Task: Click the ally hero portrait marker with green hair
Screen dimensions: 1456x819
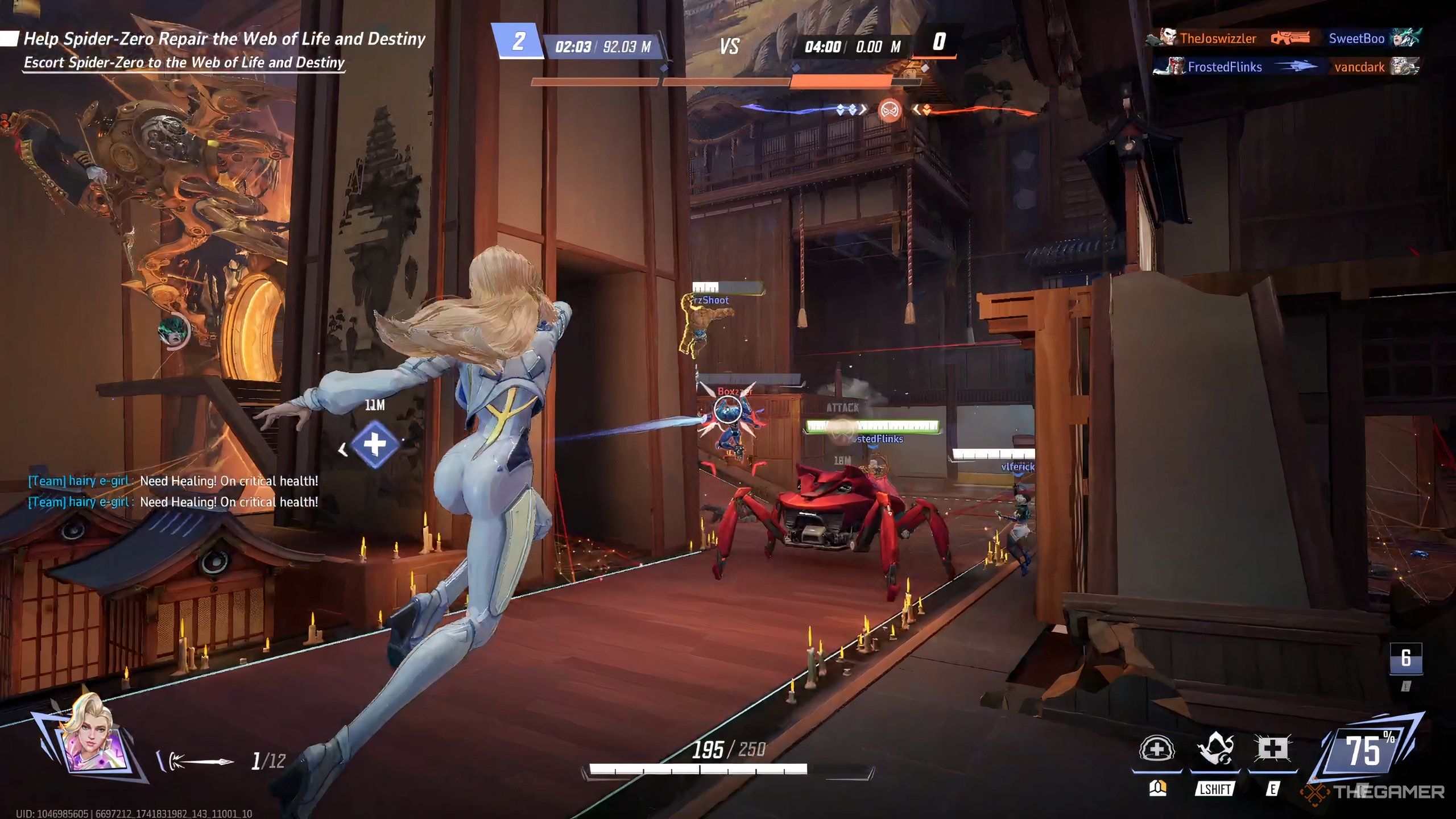Action: 174,331
